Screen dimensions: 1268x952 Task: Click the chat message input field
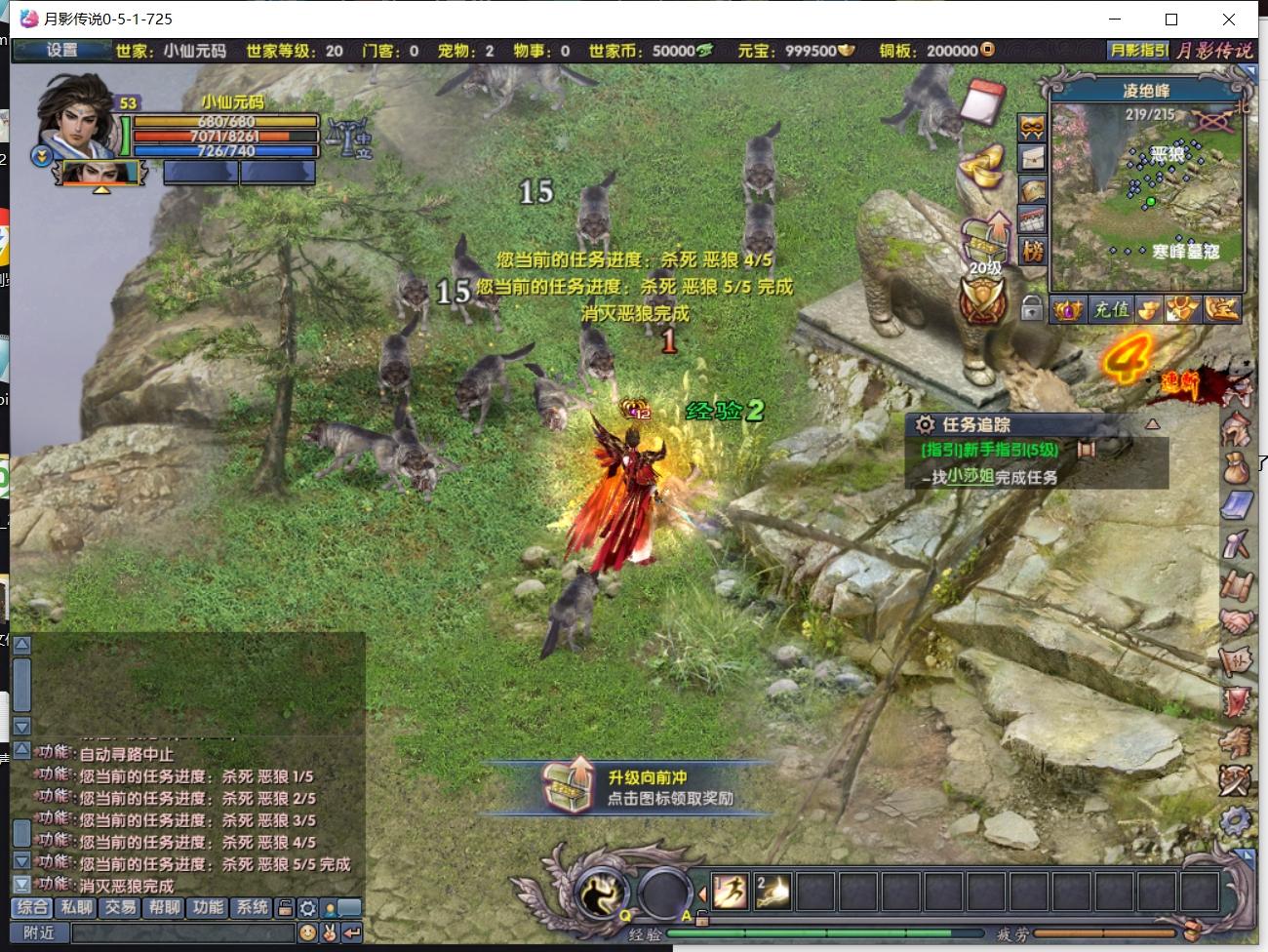click(x=183, y=933)
